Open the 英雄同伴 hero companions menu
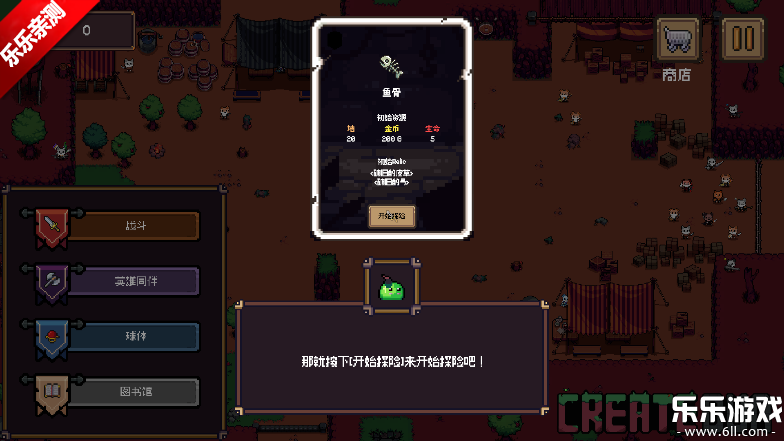The height and width of the screenshot is (441, 784). (135, 281)
